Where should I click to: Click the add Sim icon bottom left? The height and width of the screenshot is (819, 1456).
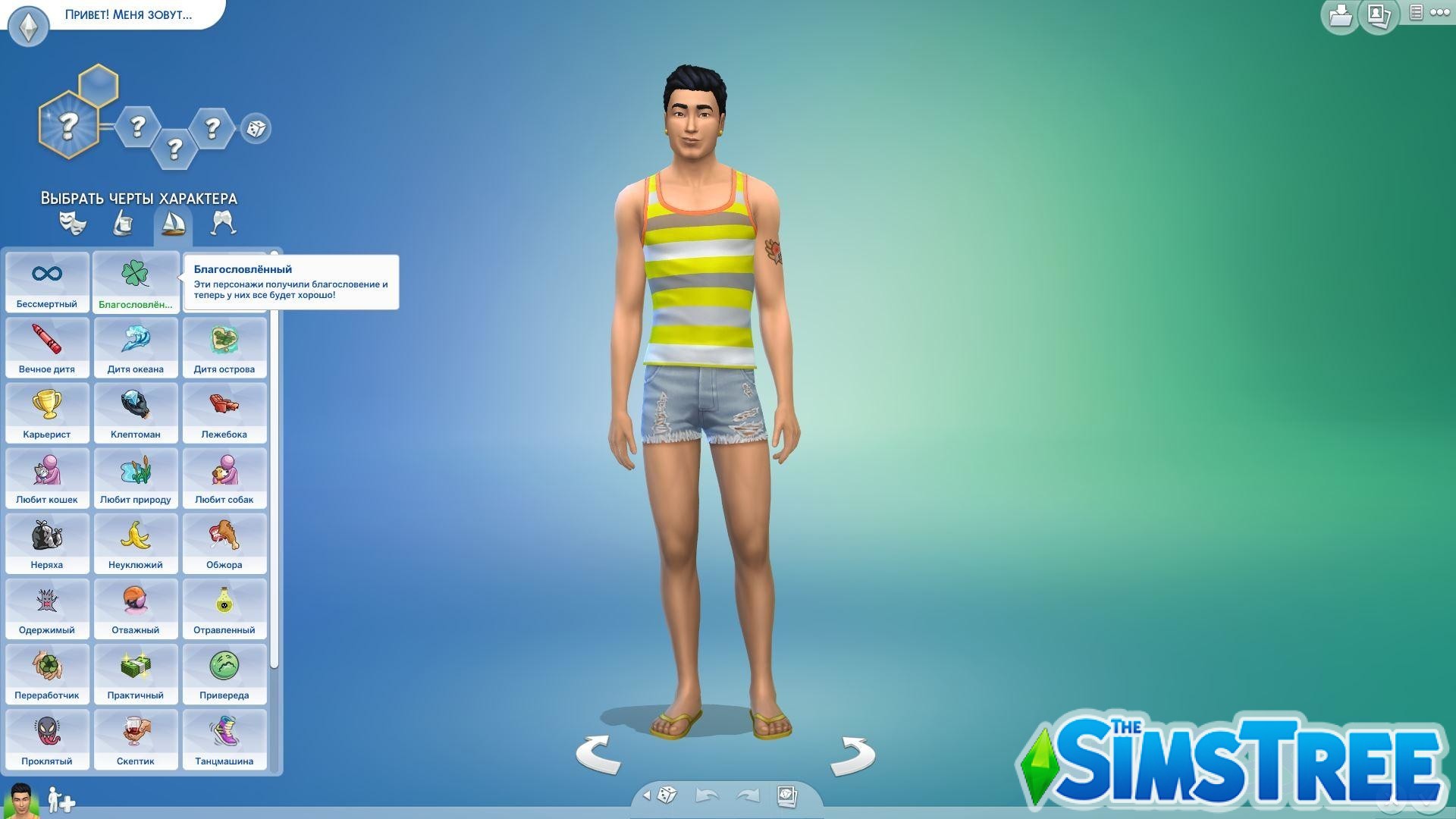(x=59, y=800)
